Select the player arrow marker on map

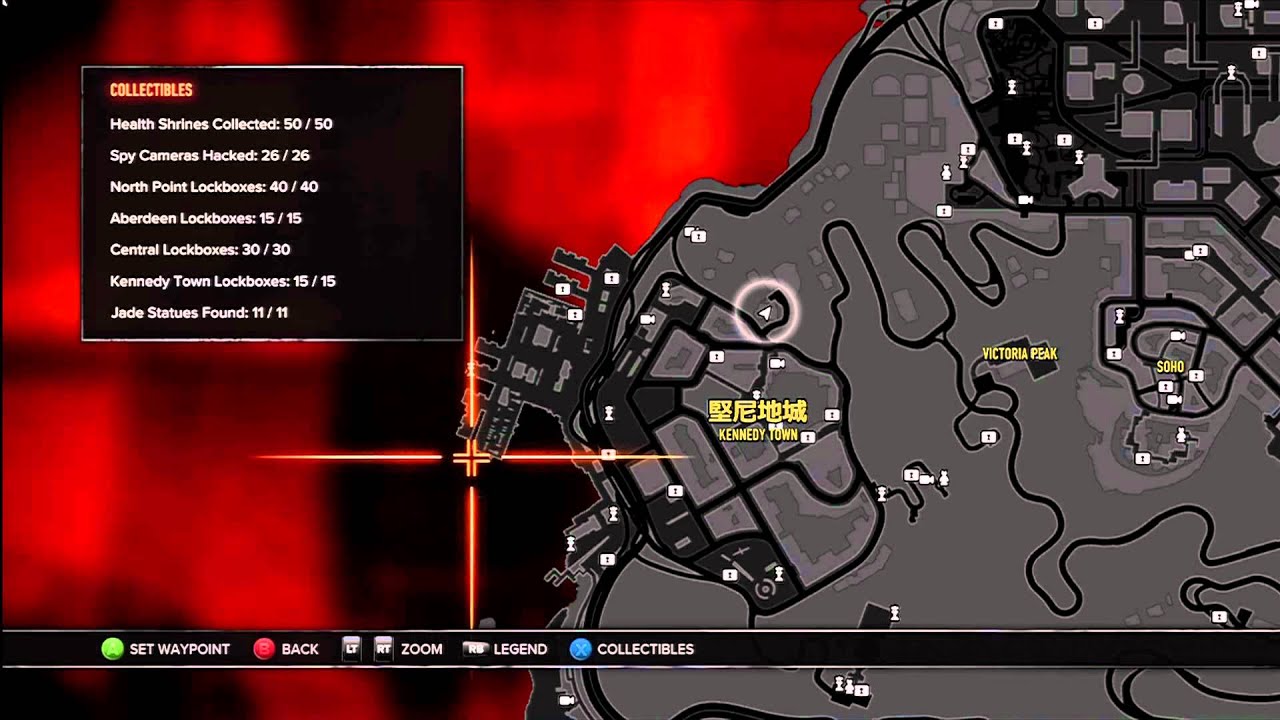click(x=766, y=313)
